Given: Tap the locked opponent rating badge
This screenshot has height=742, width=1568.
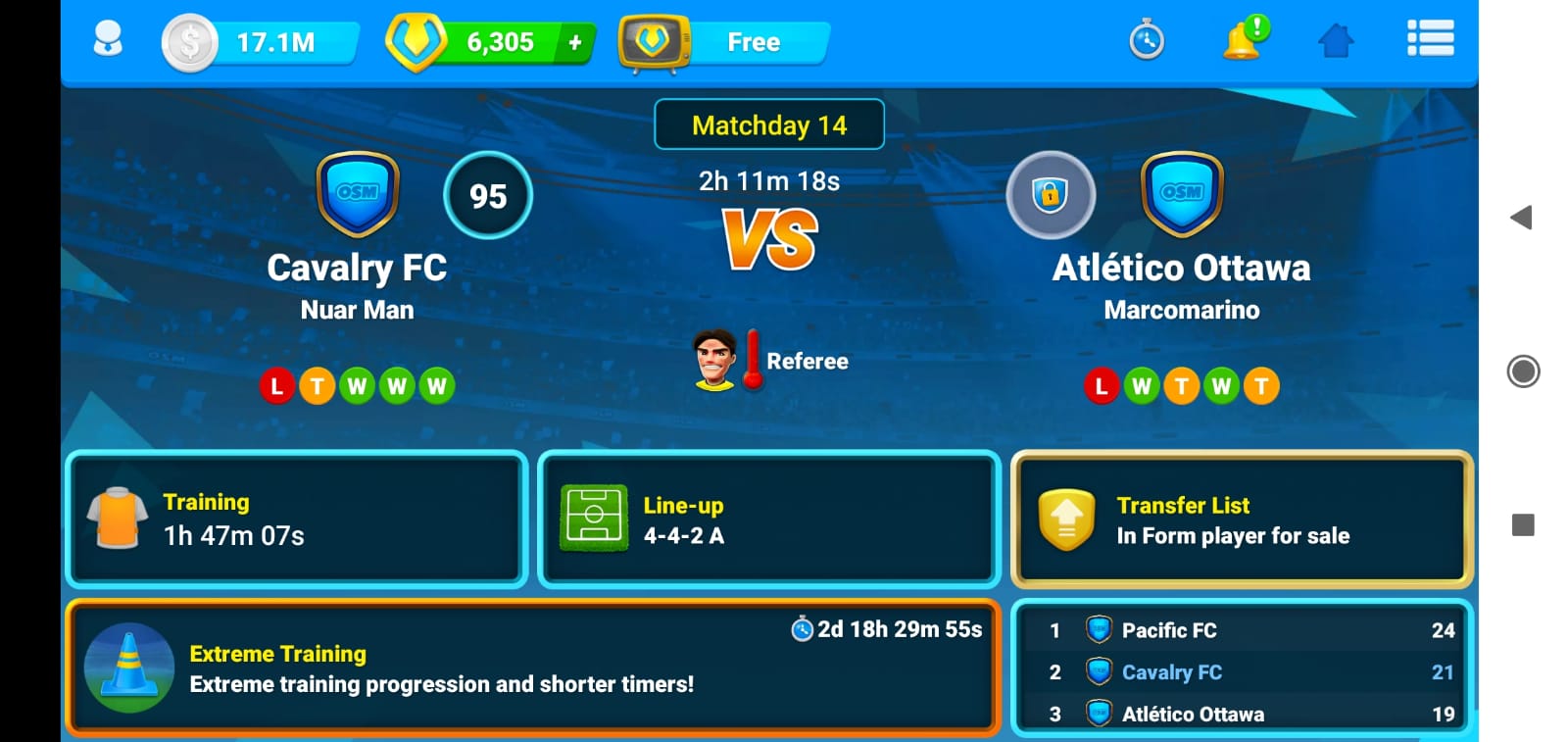Looking at the screenshot, I should coord(1051,195).
